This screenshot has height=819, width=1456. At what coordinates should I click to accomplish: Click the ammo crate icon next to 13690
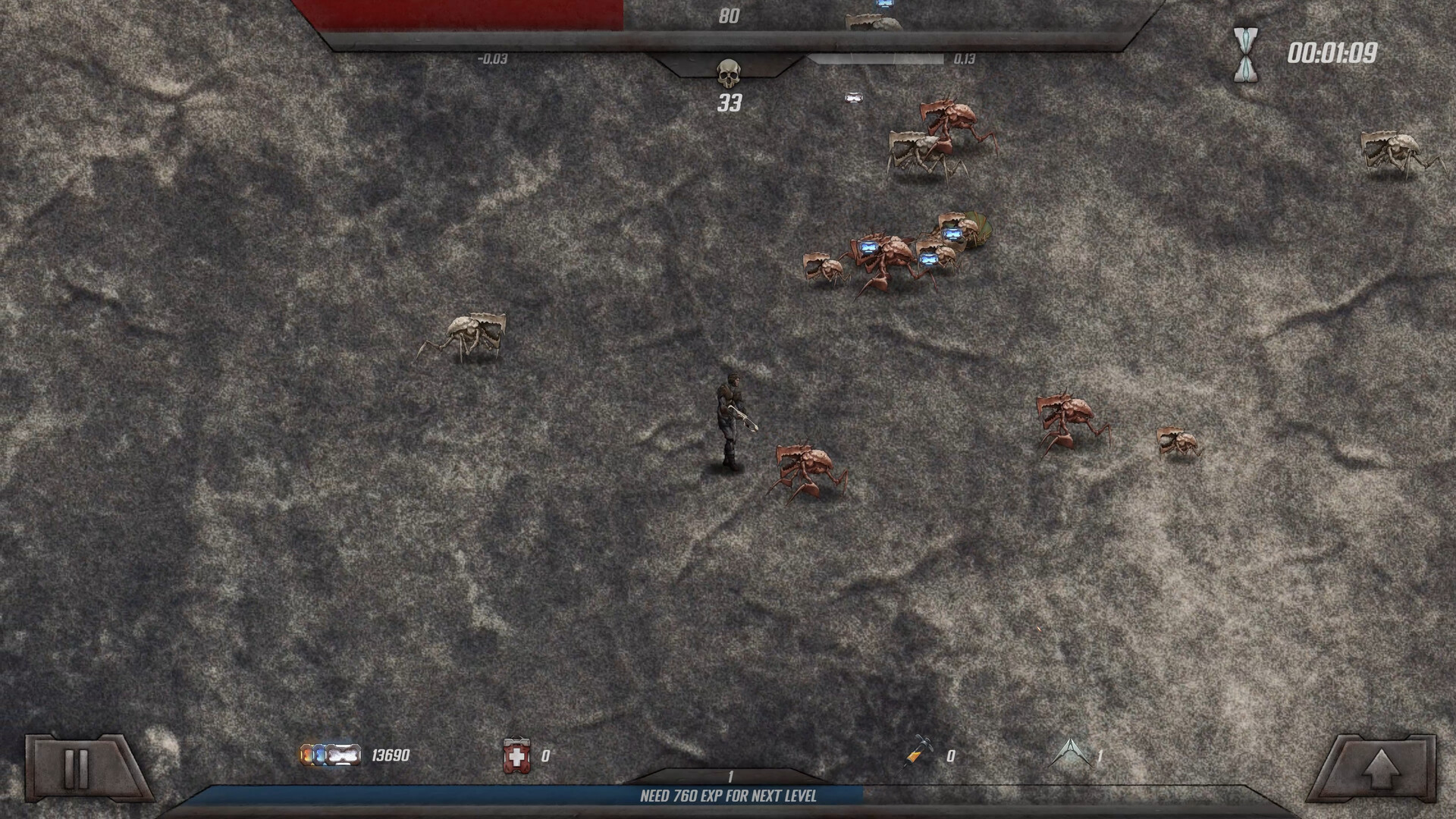[x=331, y=755]
